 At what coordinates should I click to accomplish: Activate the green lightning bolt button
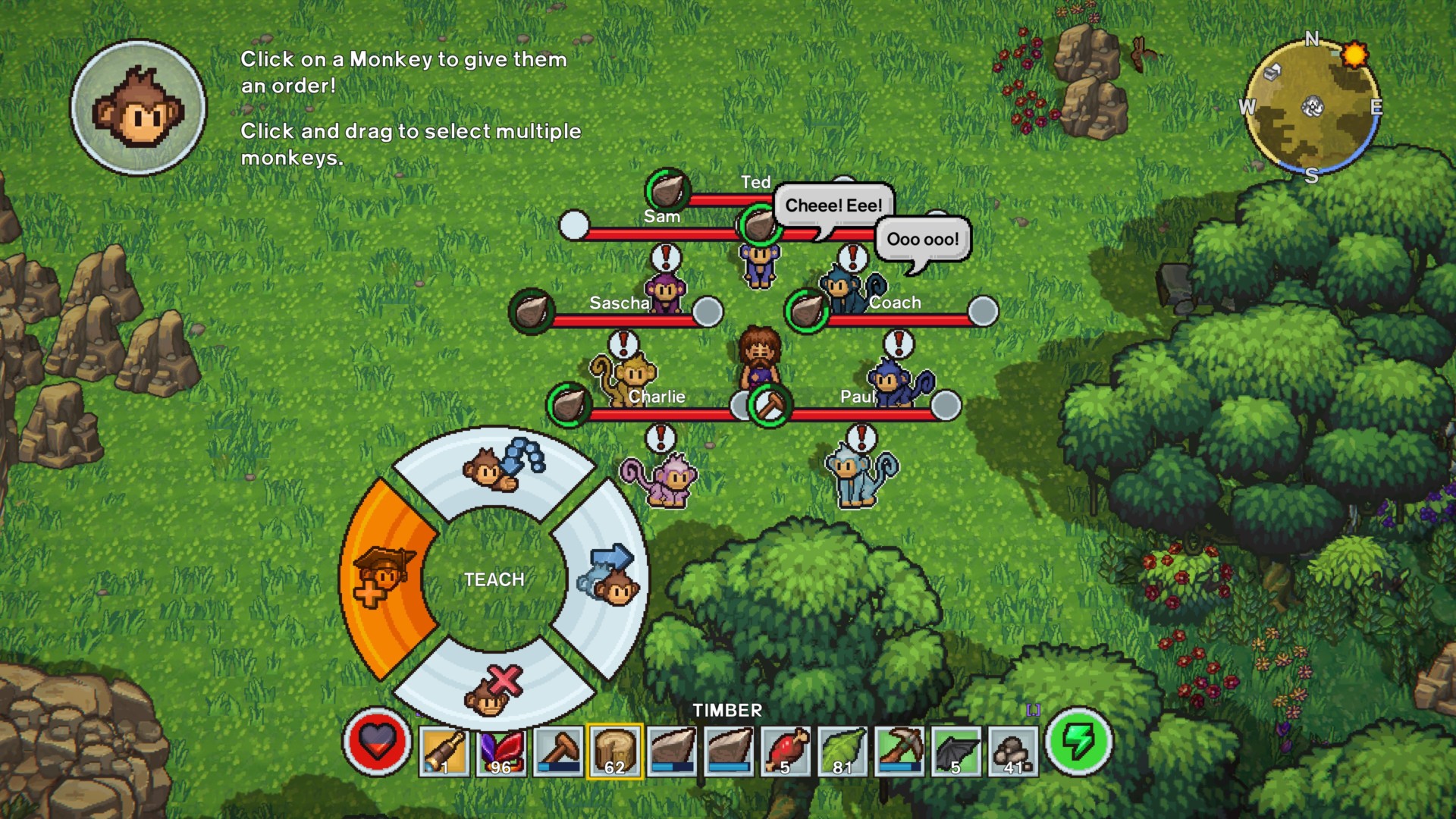(x=1080, y=742)
